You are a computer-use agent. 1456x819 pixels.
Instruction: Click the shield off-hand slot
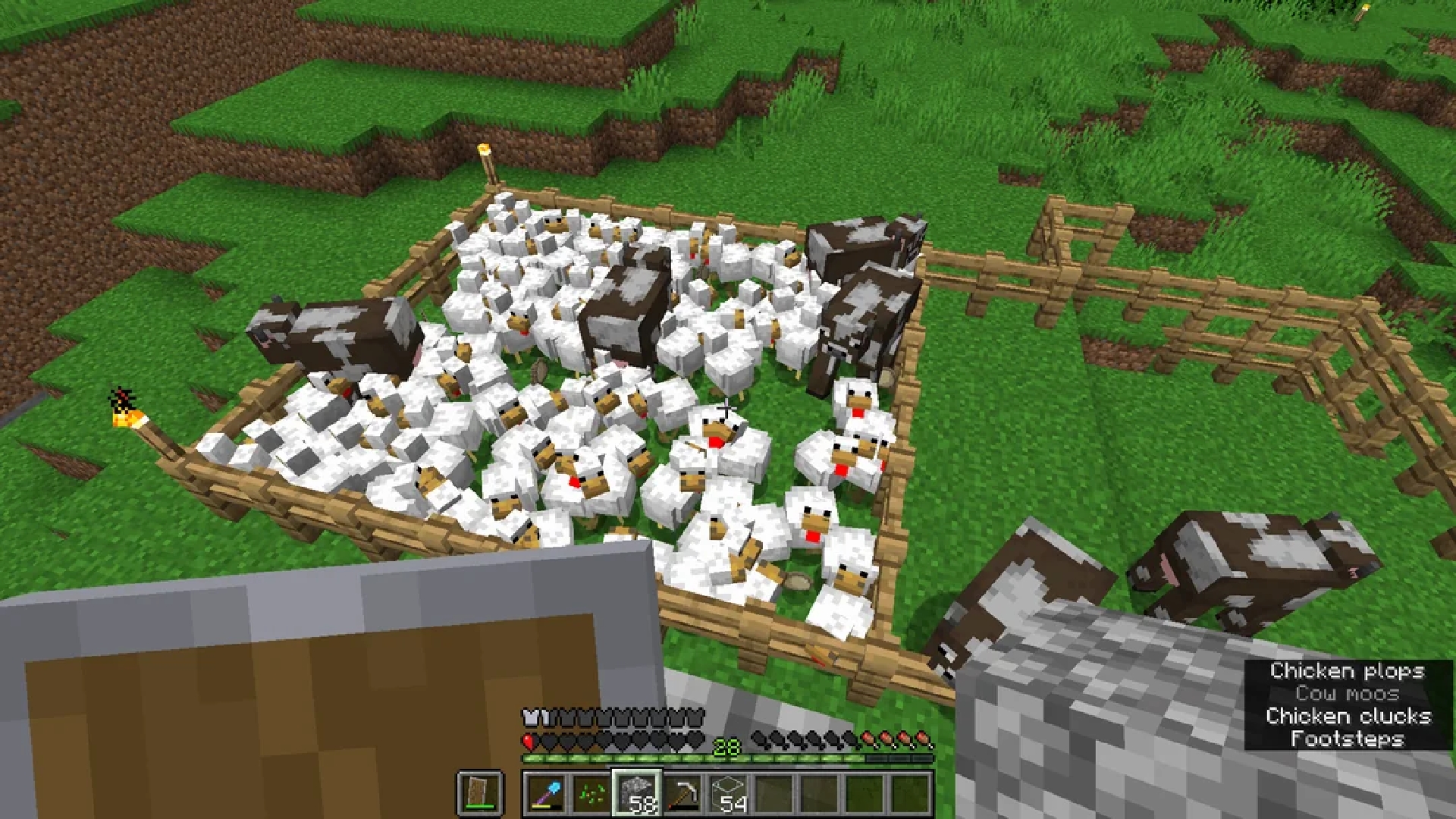[x=481, y=793]
